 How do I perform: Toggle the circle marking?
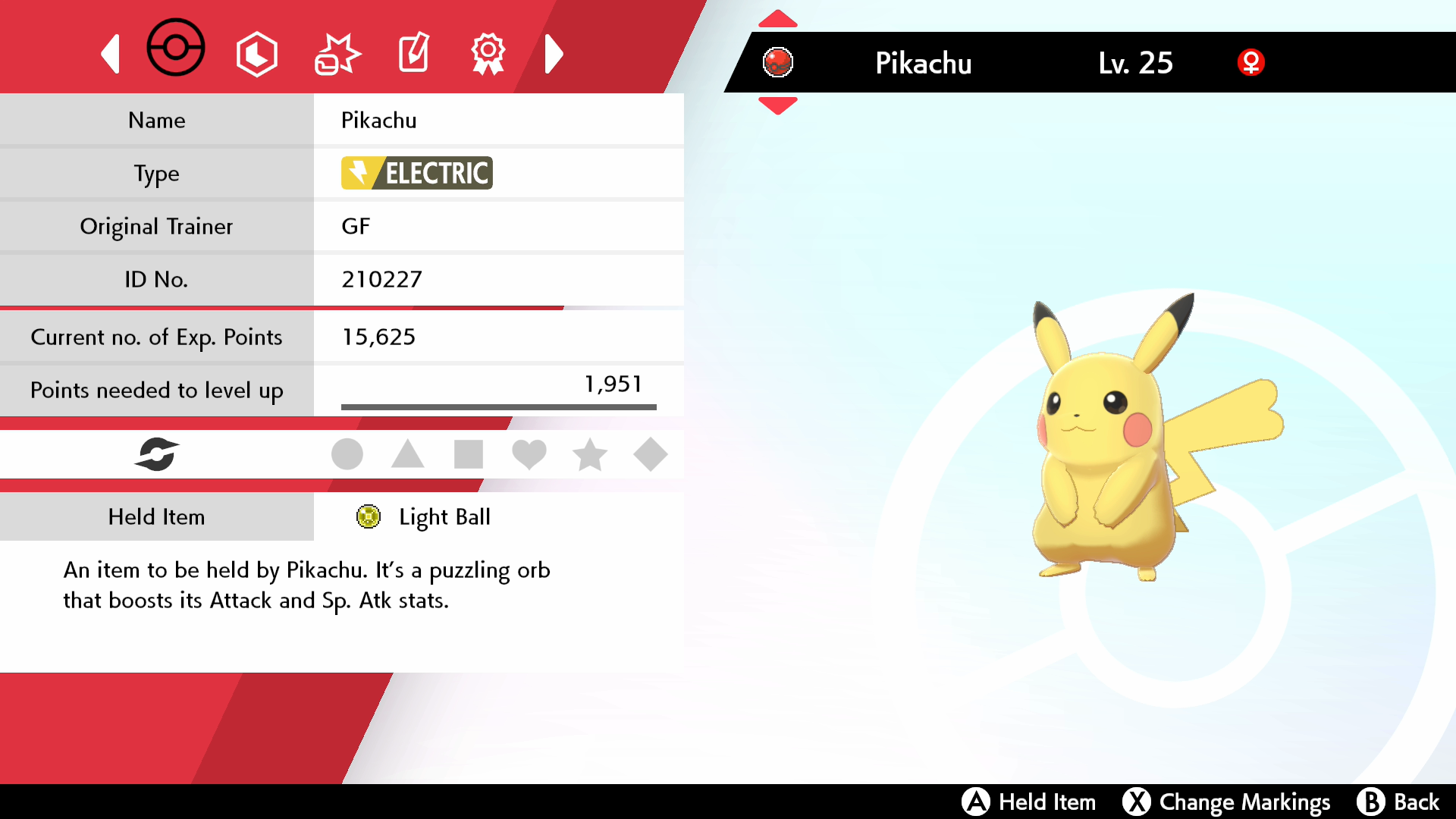(x=347, y=454)
